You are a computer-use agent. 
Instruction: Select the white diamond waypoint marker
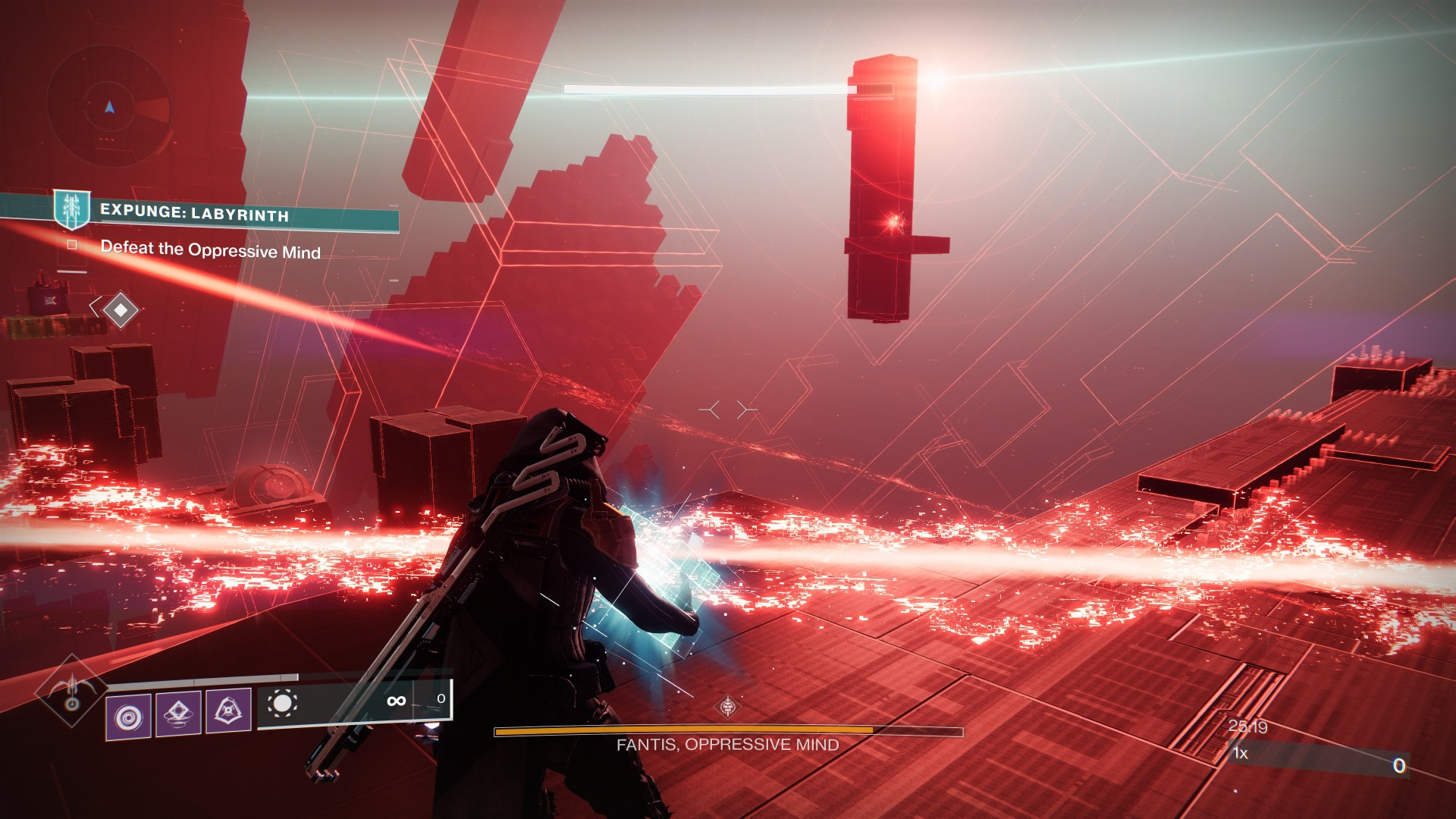(120, 309)
